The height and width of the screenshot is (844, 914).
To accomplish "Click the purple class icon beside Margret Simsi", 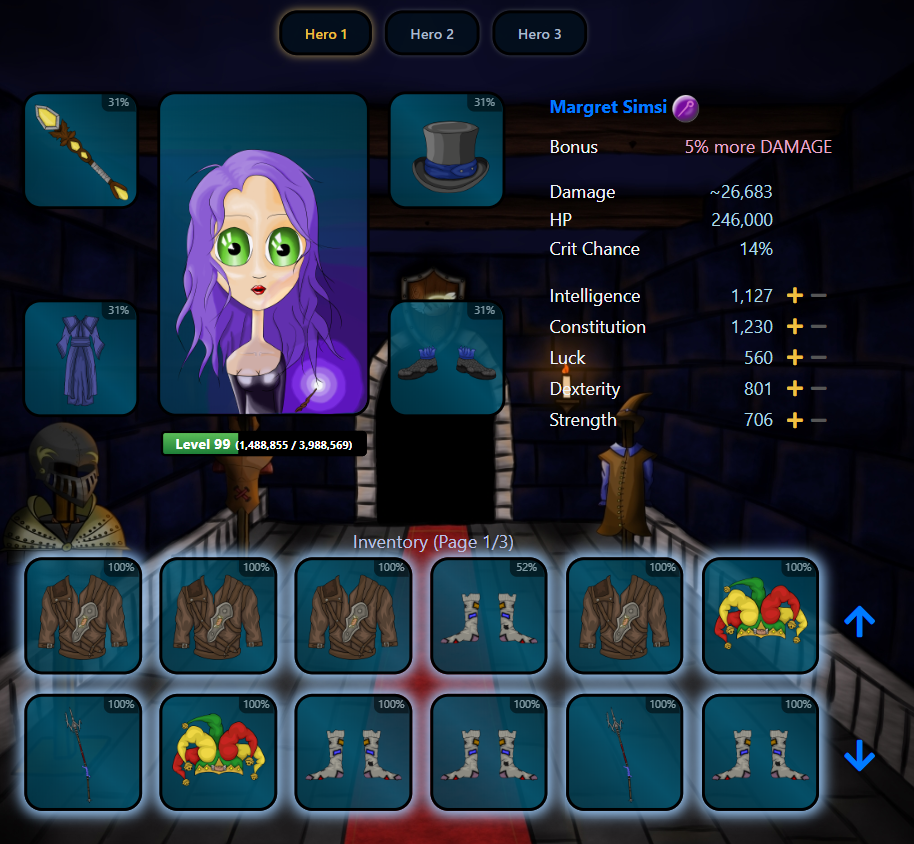I will tap(685, 107).
